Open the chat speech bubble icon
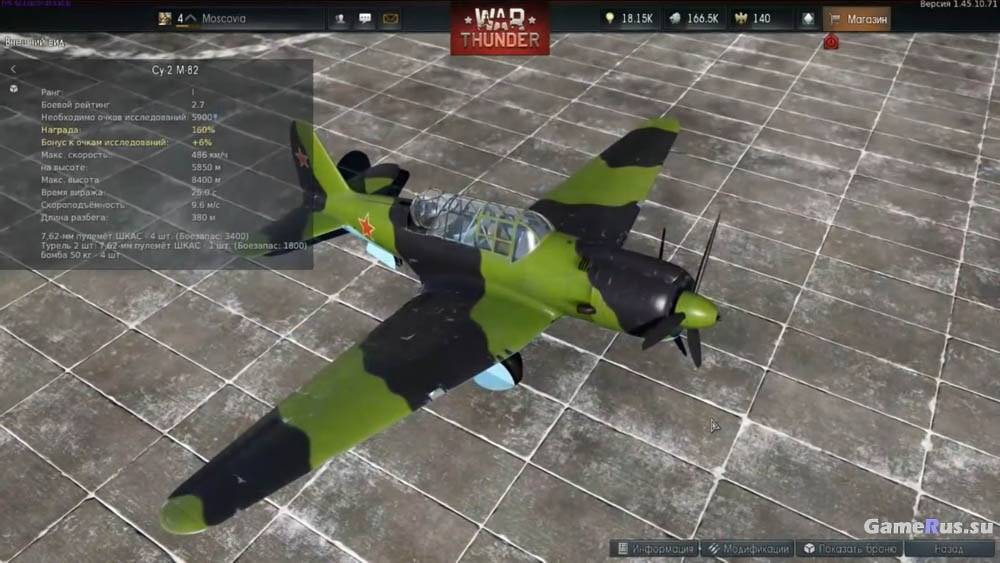This screenshot has height=563, width=1000. pos(365,18)
